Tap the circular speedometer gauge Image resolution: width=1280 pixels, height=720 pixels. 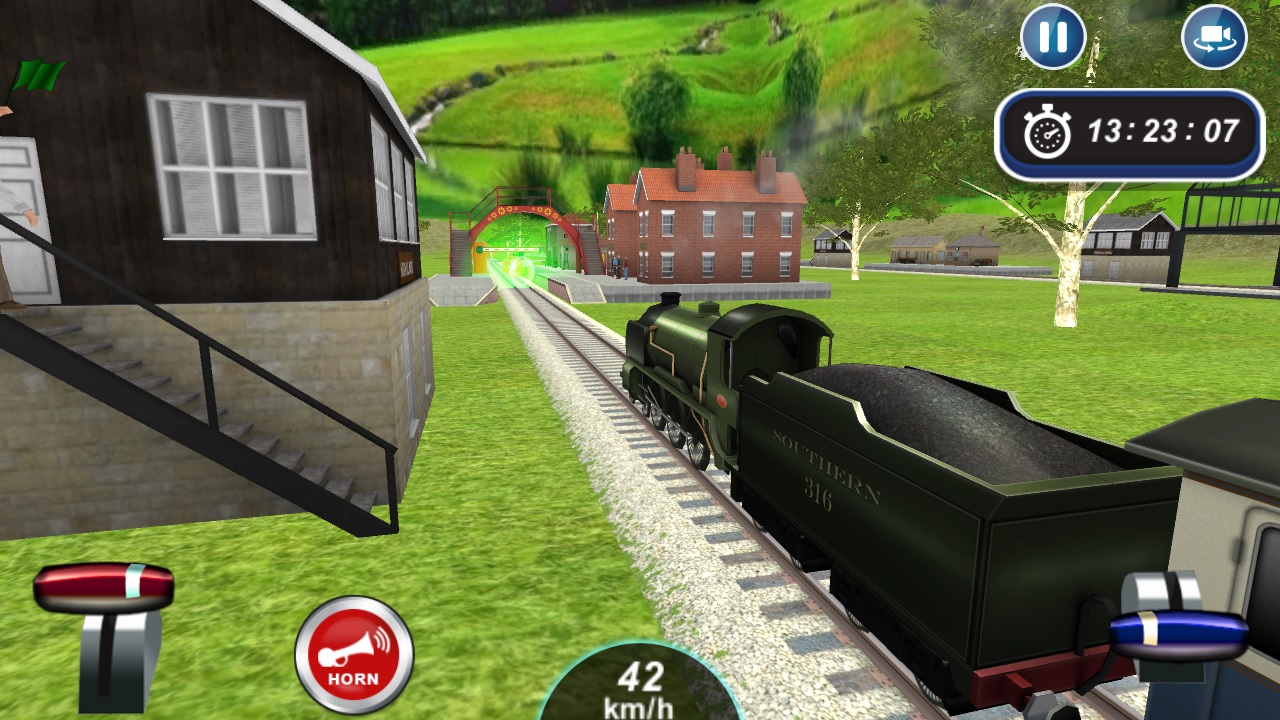point(640,690)
